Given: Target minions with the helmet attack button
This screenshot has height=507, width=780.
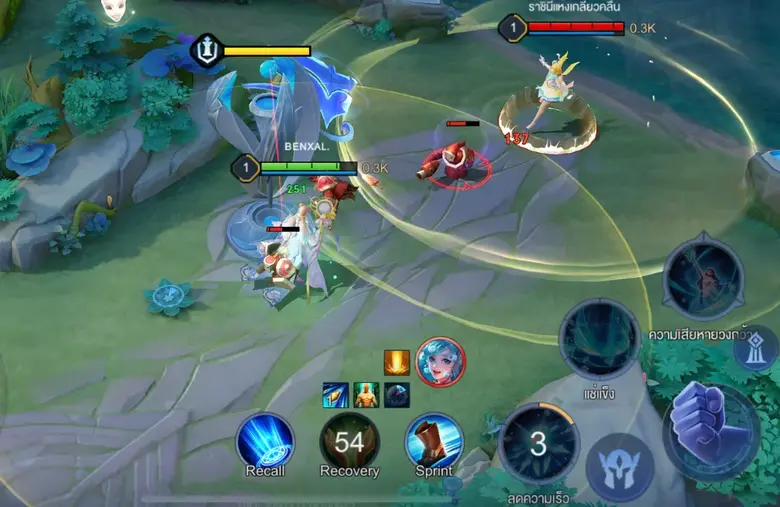Looking at the screenshot, I should pos(620,467).
